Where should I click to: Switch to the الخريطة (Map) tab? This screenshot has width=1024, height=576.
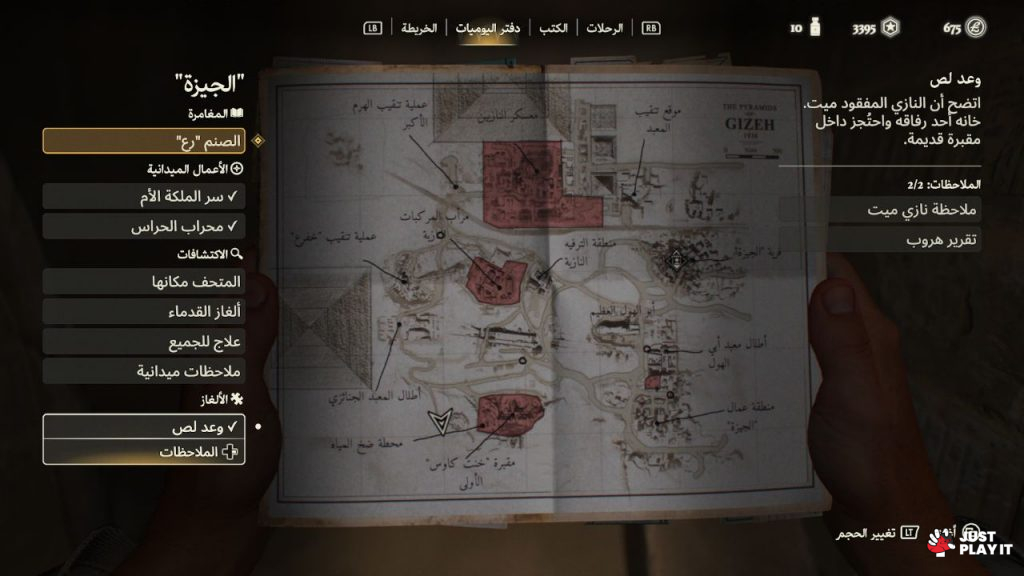[x=420, y=28]
